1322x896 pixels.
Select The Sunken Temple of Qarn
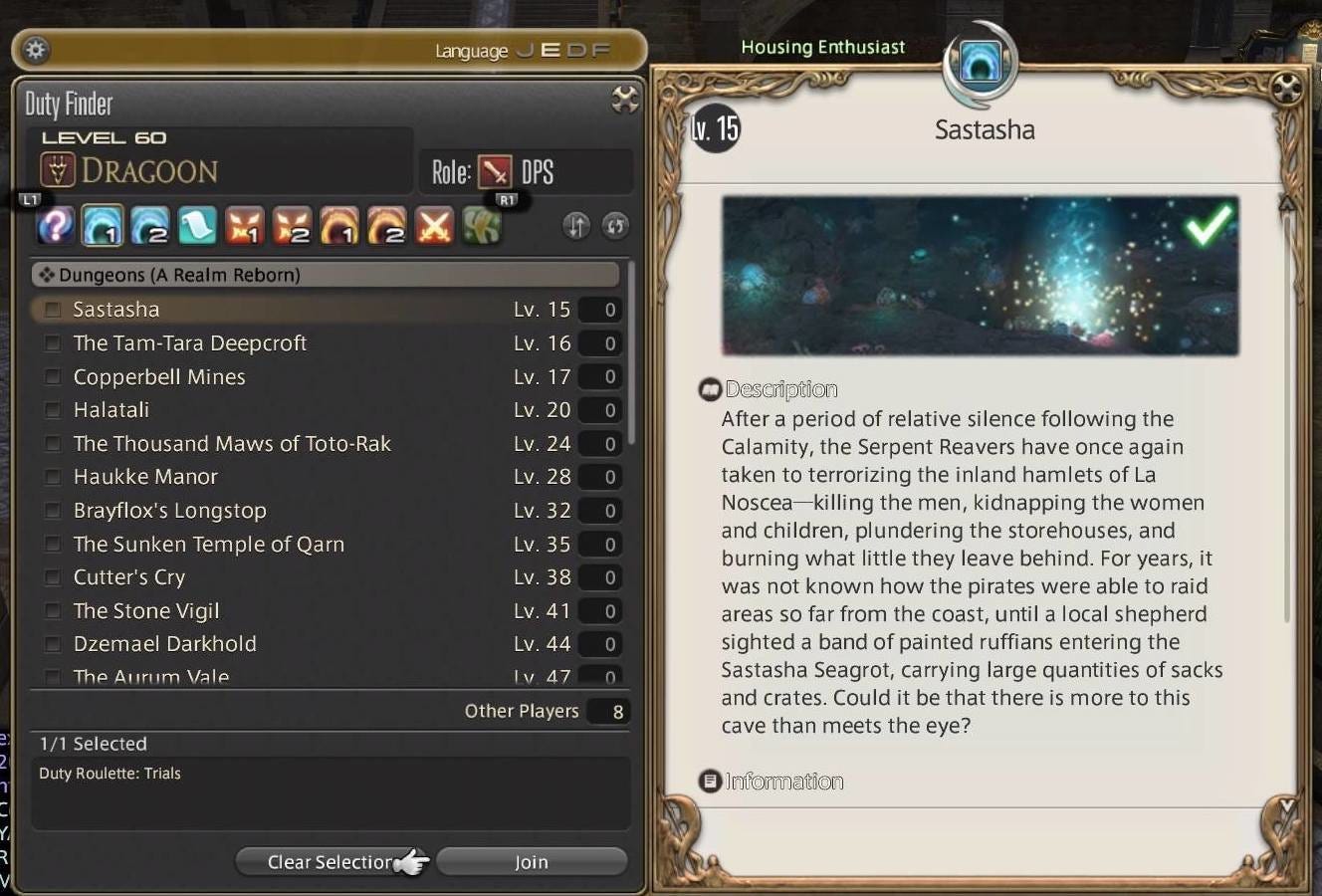(x=53, y=545)
